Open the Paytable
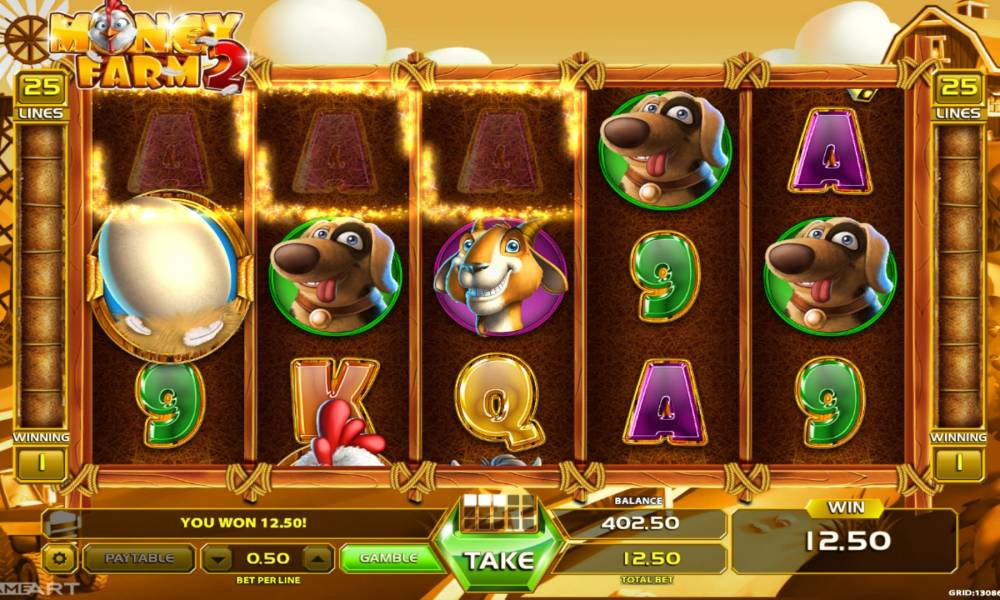This screenshot has width=1000, height=600. (x=138, y=558)
